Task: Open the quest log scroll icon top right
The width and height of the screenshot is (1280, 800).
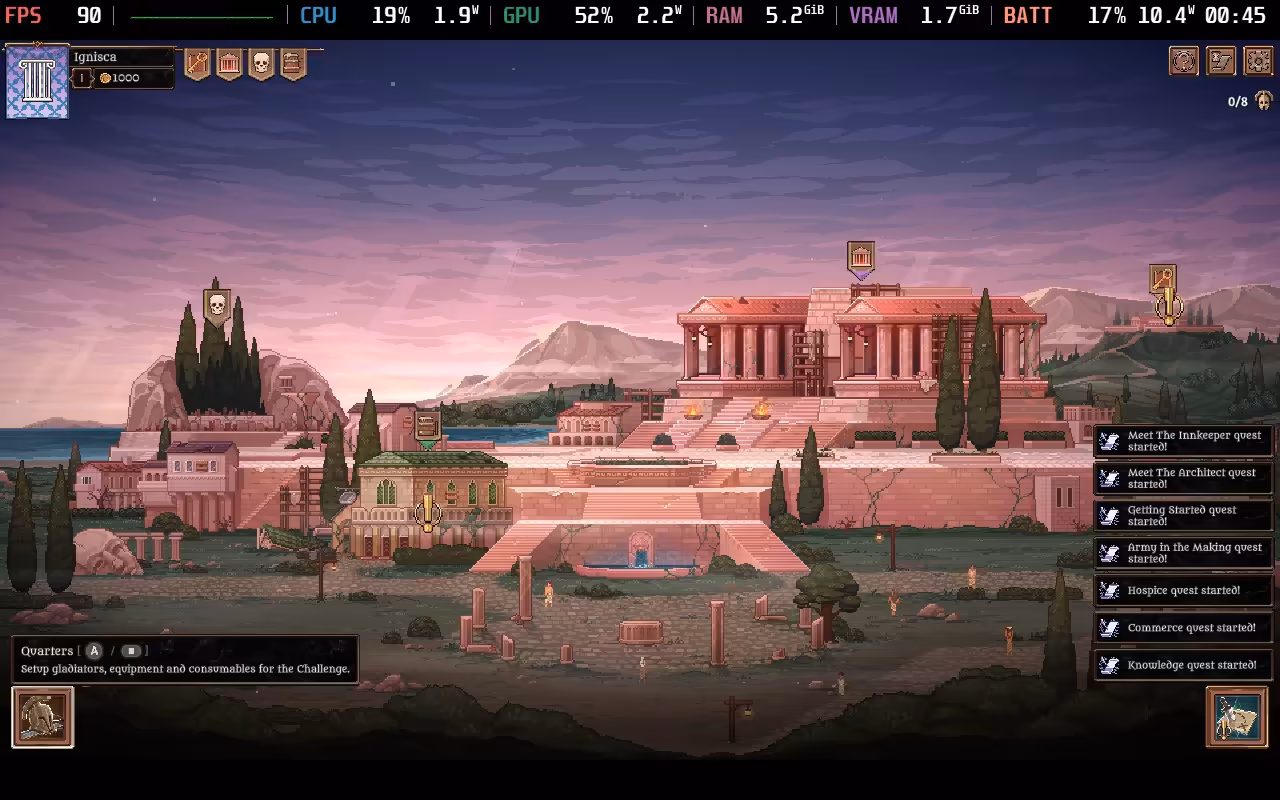Action: click(x=1221, y=60)
